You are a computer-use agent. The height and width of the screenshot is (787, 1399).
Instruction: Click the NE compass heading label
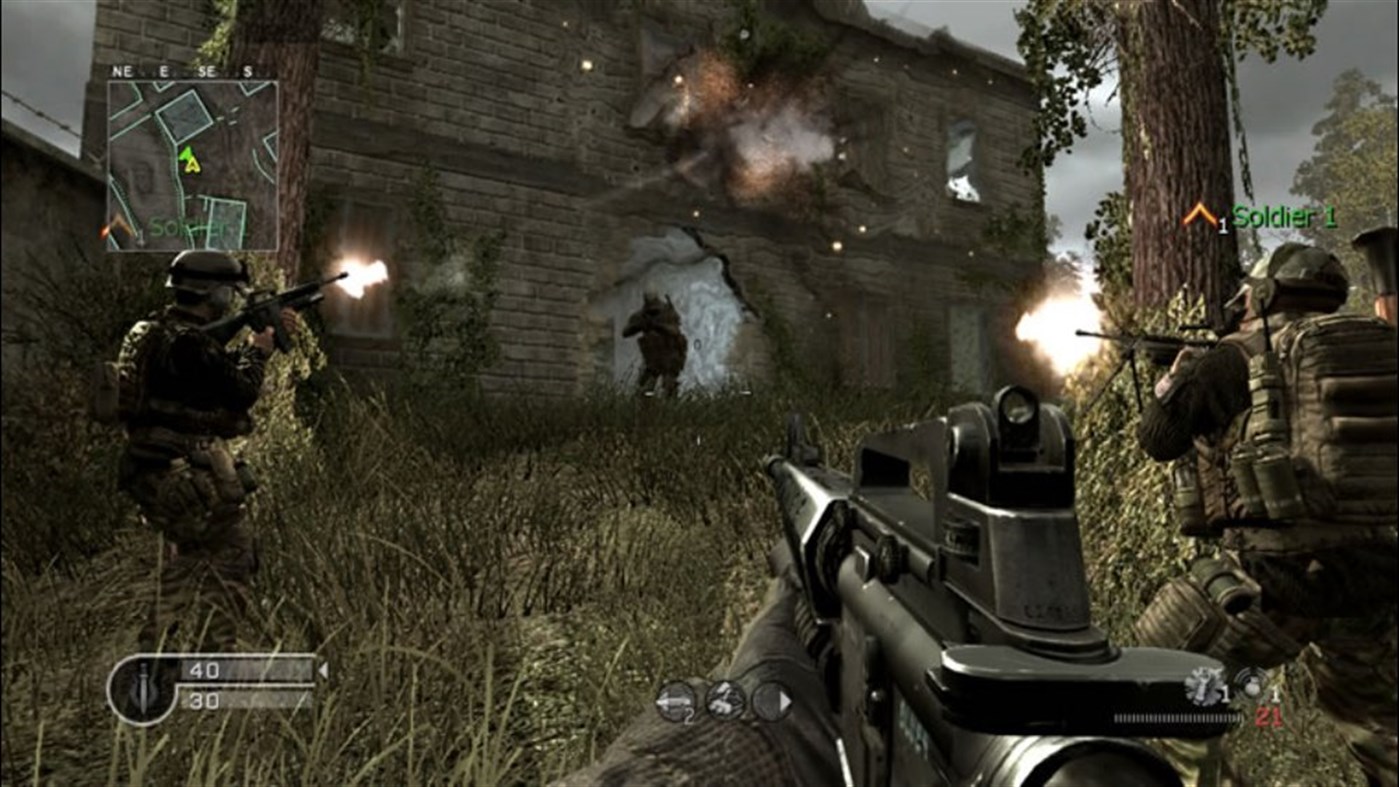click(122, 71)
